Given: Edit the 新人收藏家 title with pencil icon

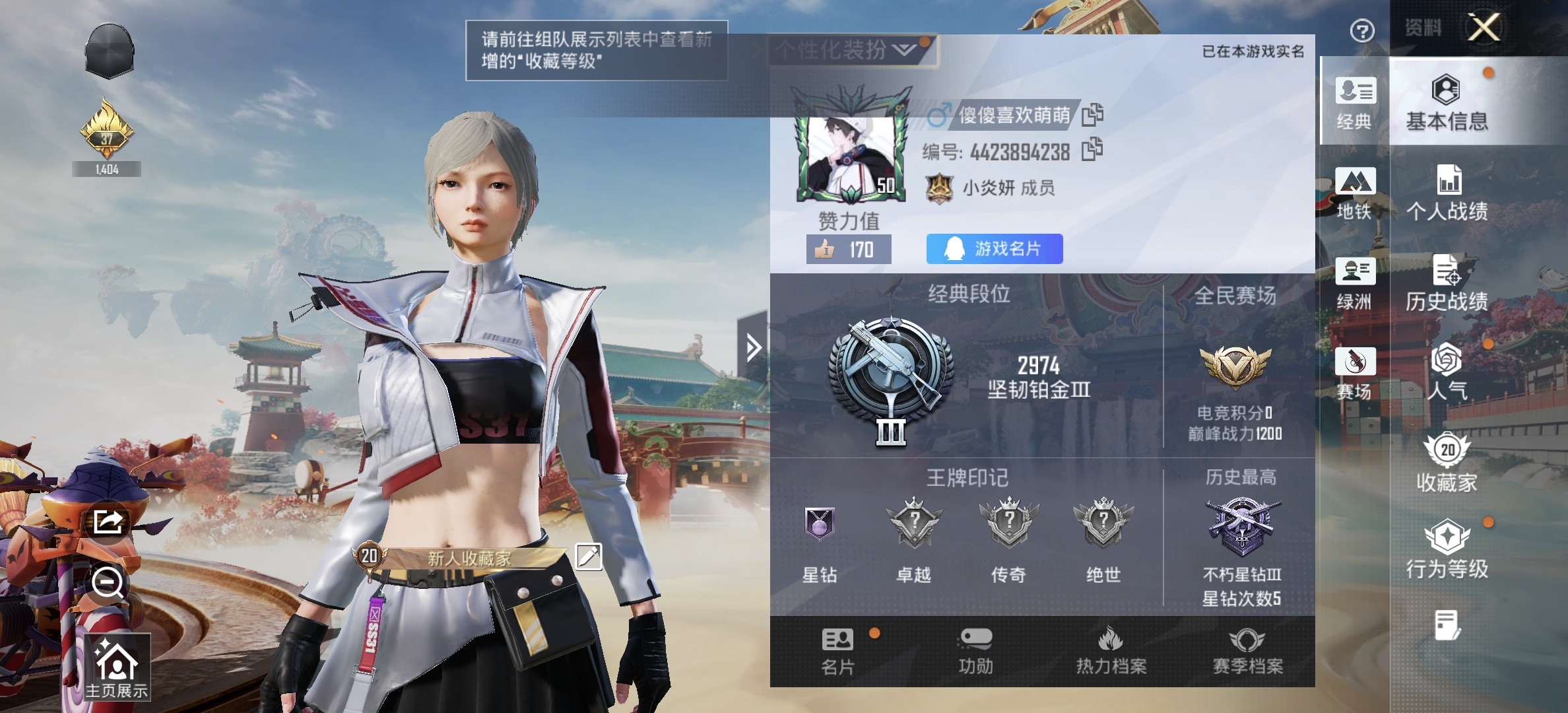Looking at the screenshot, I should 588,557.
